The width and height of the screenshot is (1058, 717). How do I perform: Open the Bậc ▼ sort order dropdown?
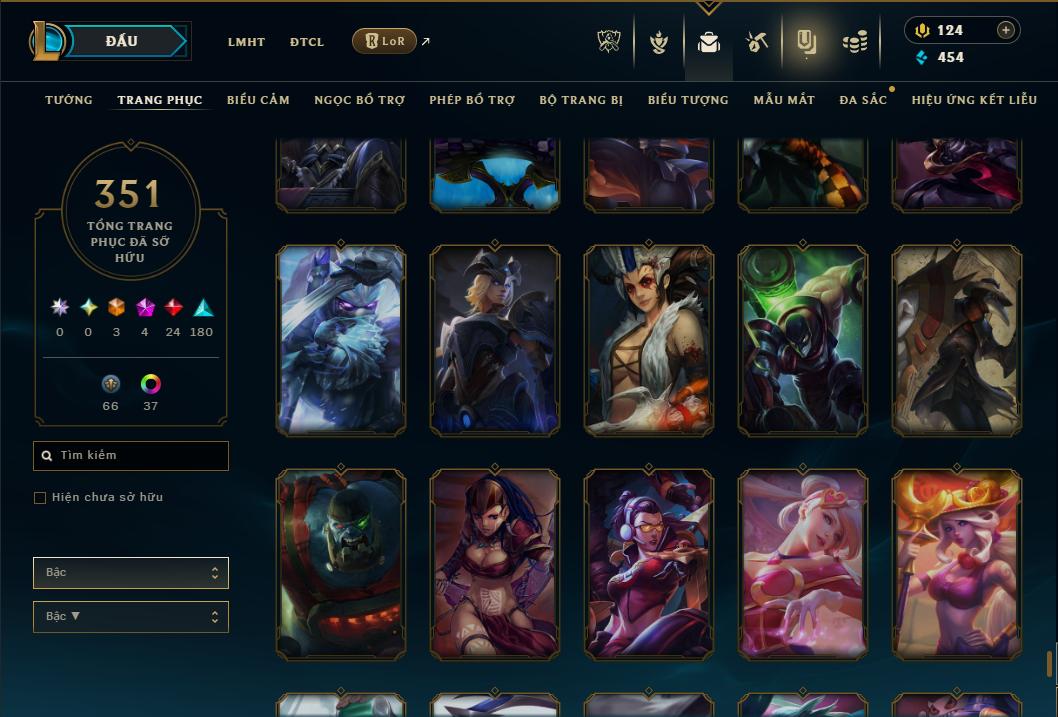[x=131, y=617]
